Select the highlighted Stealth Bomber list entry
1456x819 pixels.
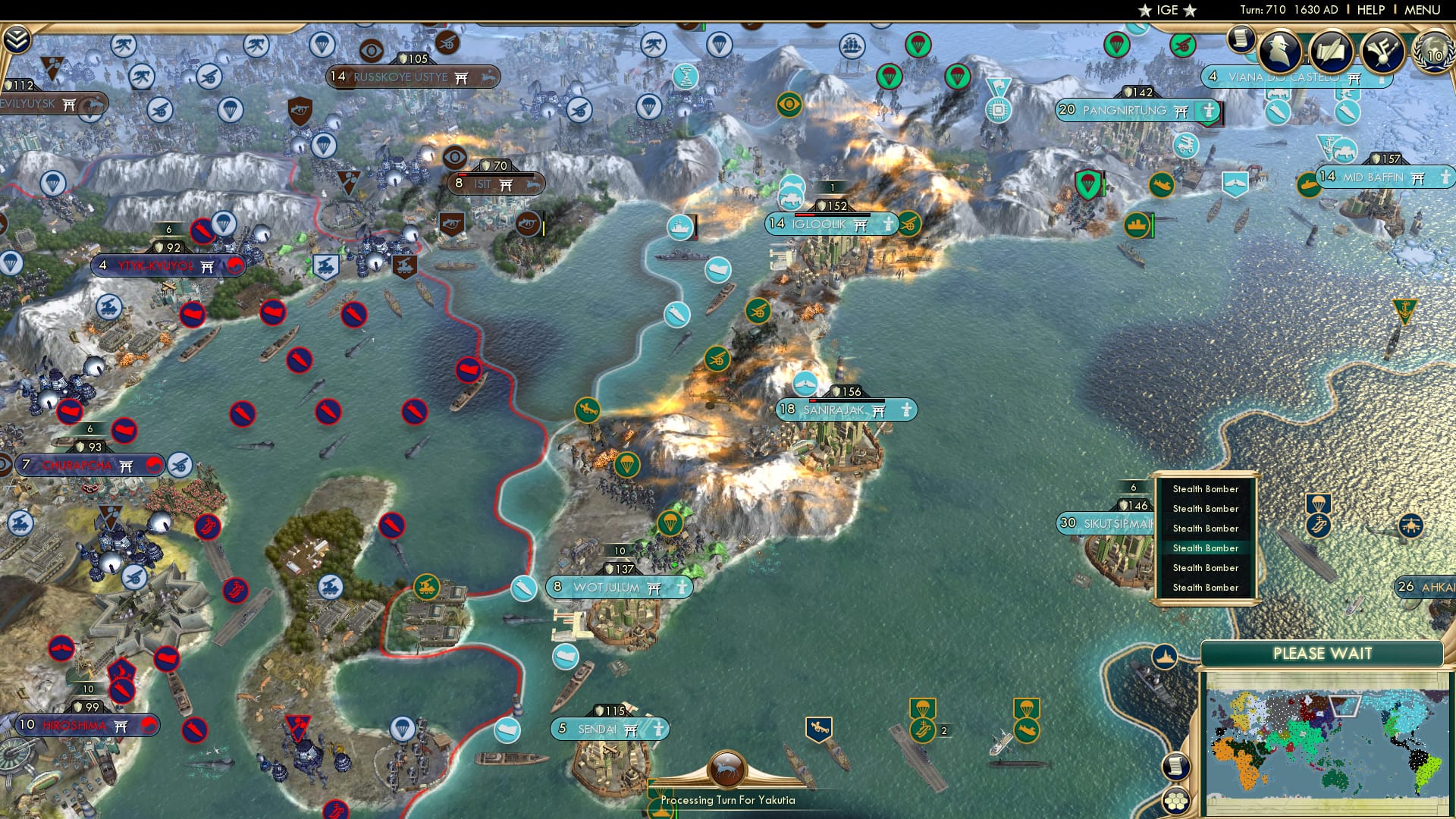pyautogui.click(x=1205, y=548)
